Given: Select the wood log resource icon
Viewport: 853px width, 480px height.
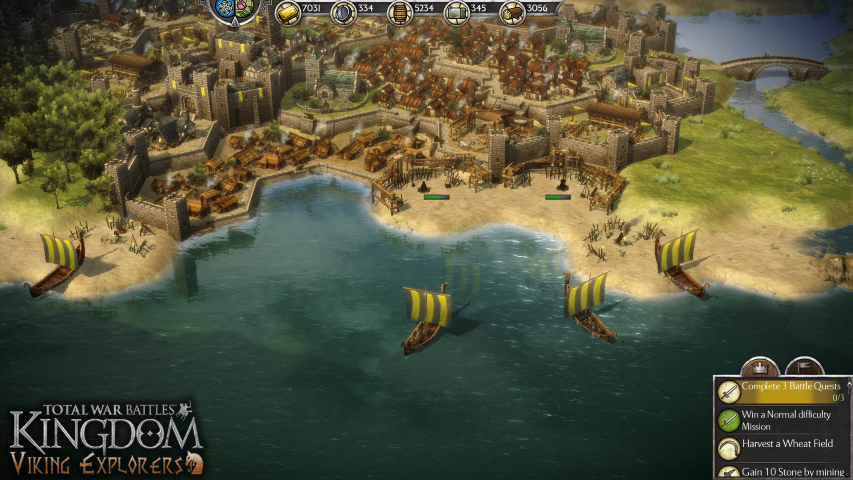Looking at the screenshot, I should click(x=512, y=12).
